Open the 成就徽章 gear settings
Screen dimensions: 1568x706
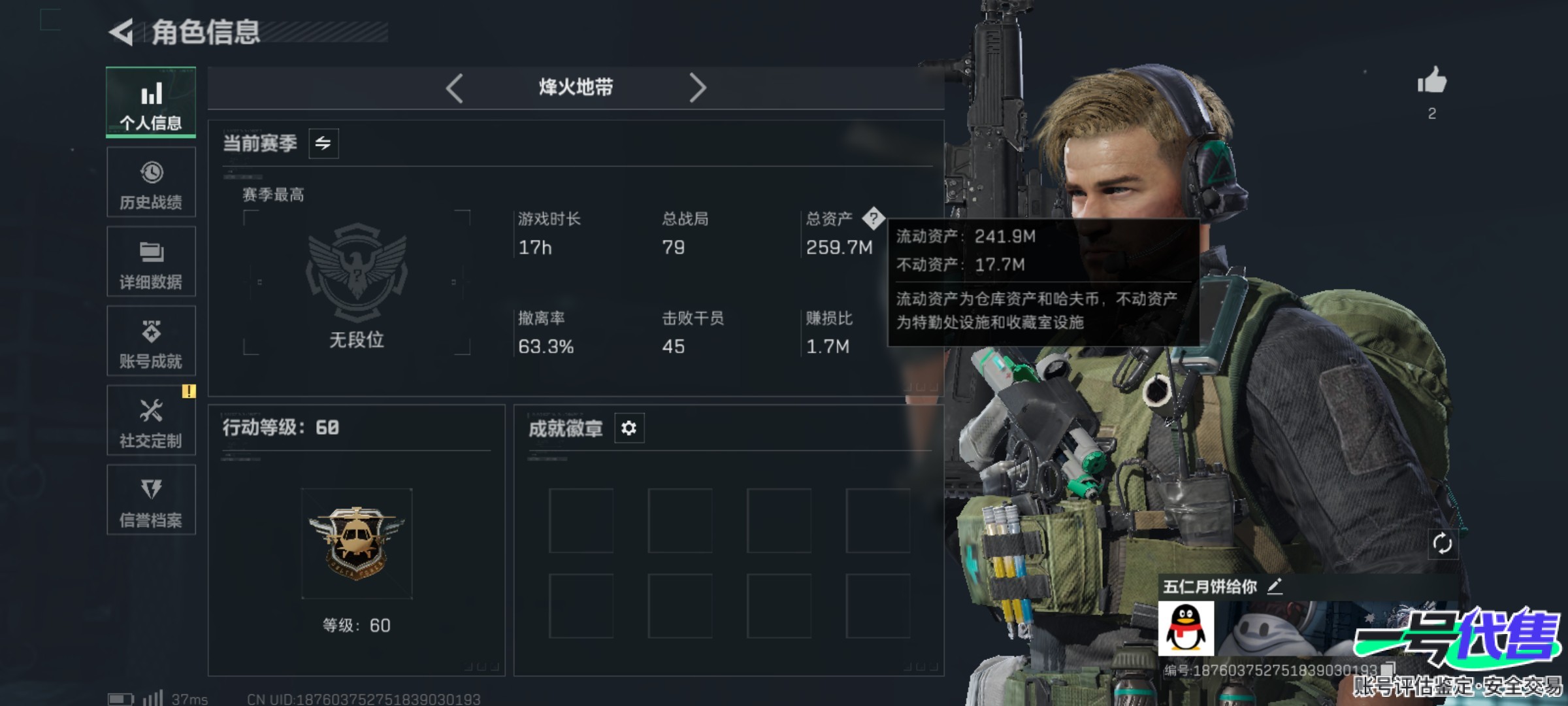pyautogui.click(x=629, y=428)
